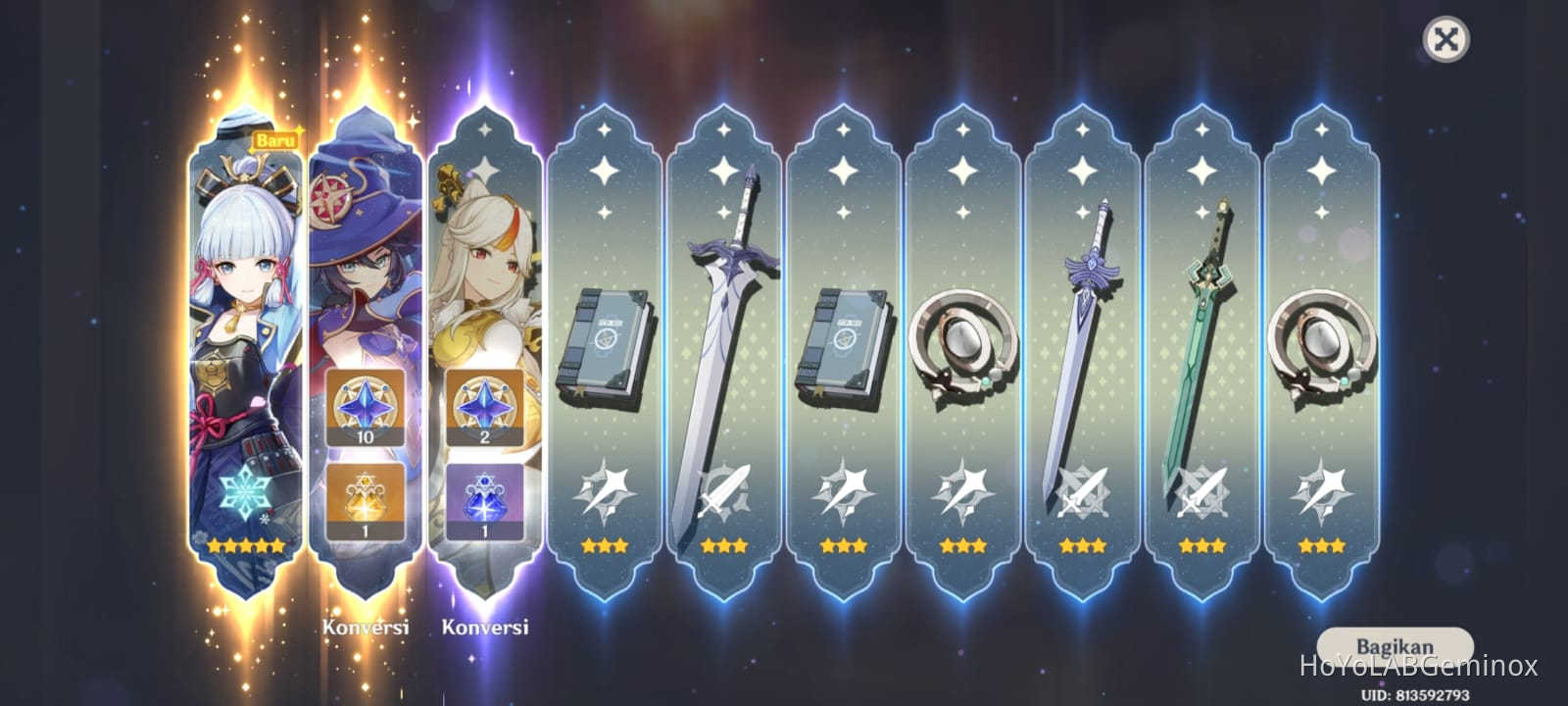
Task: Click the sword emblem under the teal Skyrider Sword
Action: 1200,490
